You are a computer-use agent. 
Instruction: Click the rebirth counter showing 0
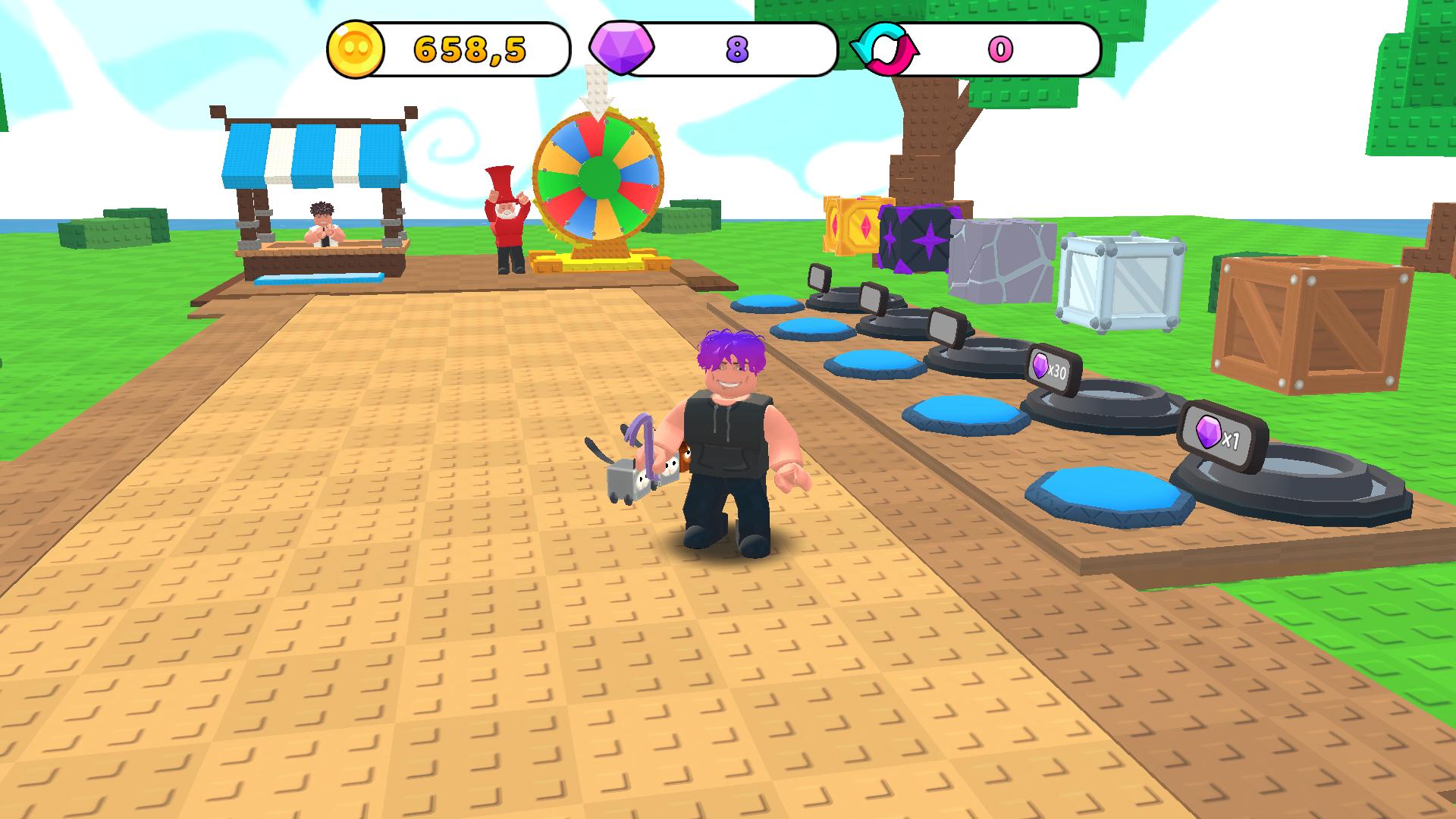coord(1001,48)
